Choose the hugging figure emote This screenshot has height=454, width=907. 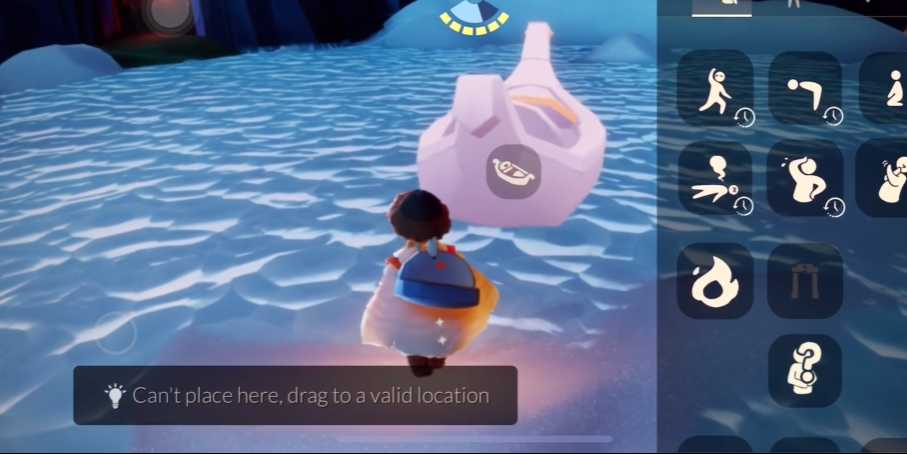coord(888,178)
